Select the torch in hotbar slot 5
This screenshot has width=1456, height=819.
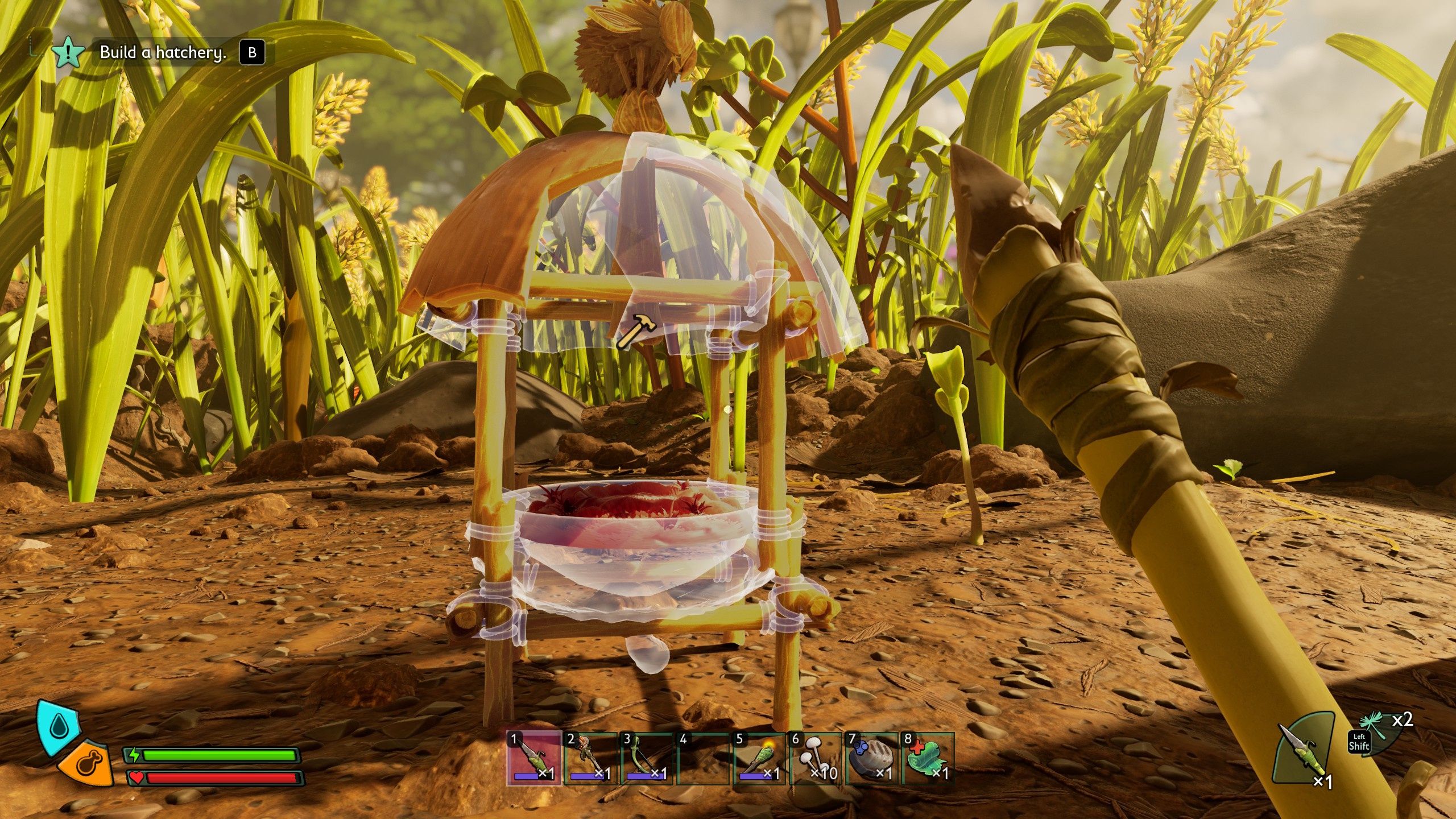click(759, 758)
